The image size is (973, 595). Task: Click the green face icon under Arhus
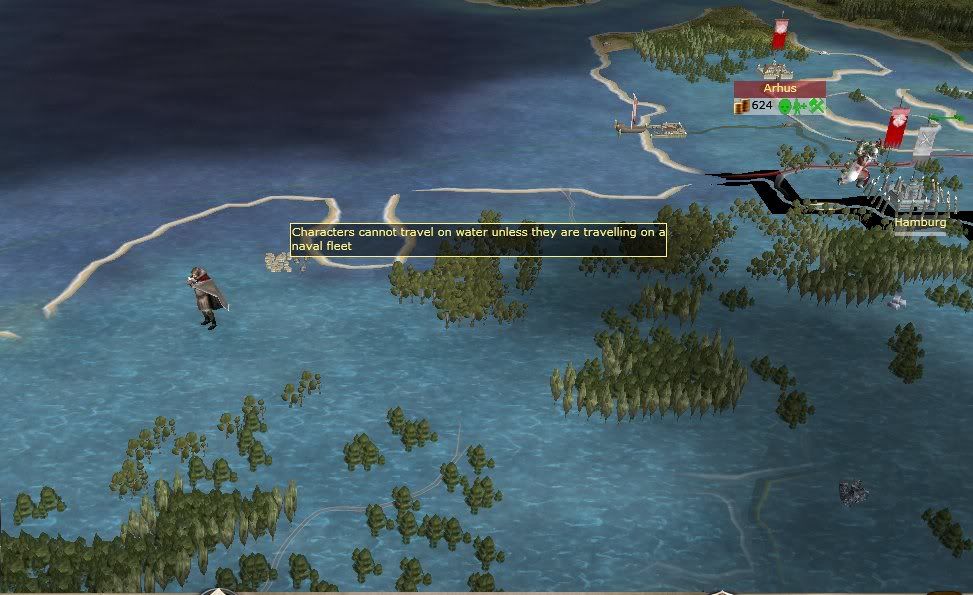[x=785, y=106]
